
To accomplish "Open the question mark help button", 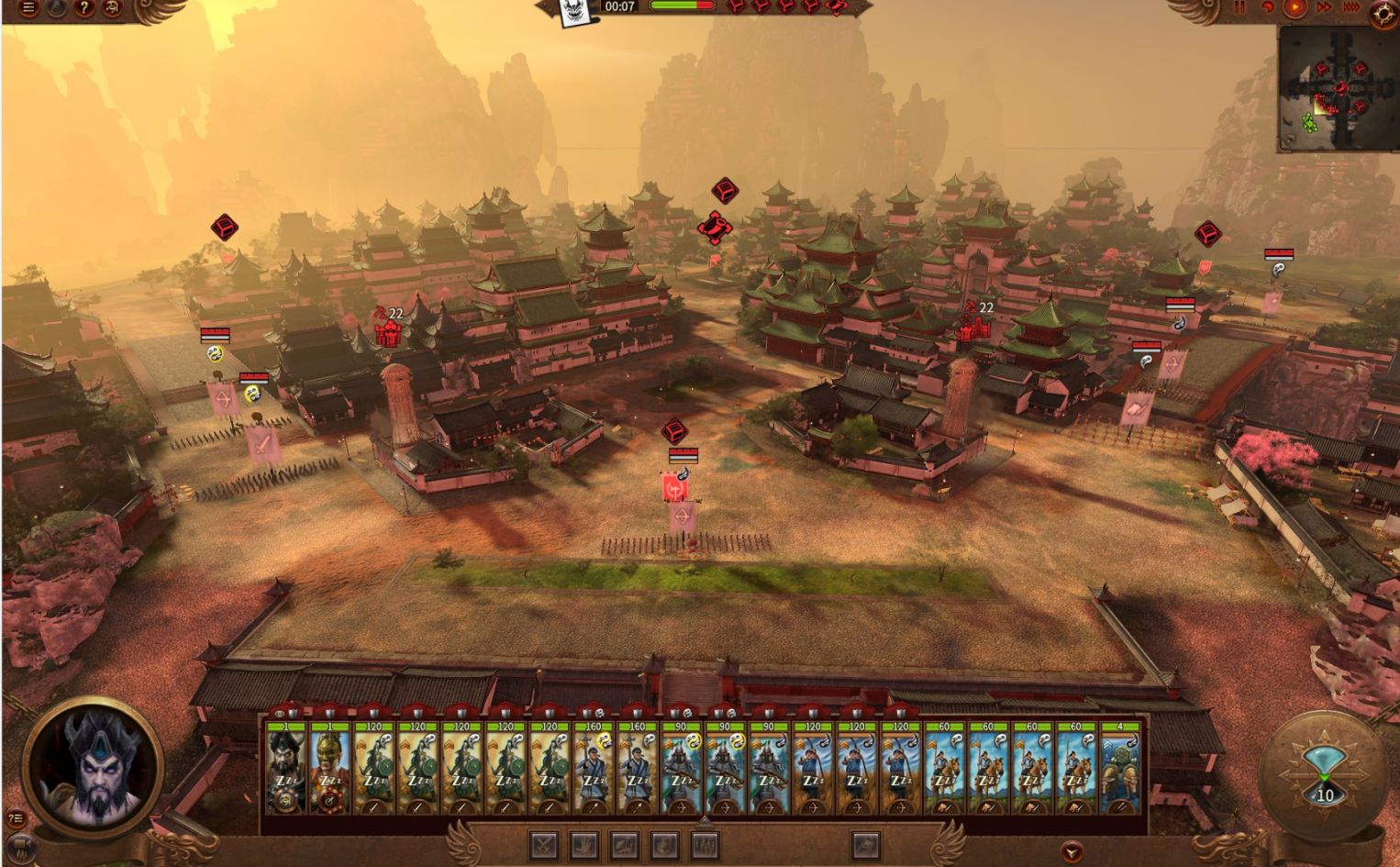I will click(83, 8).
